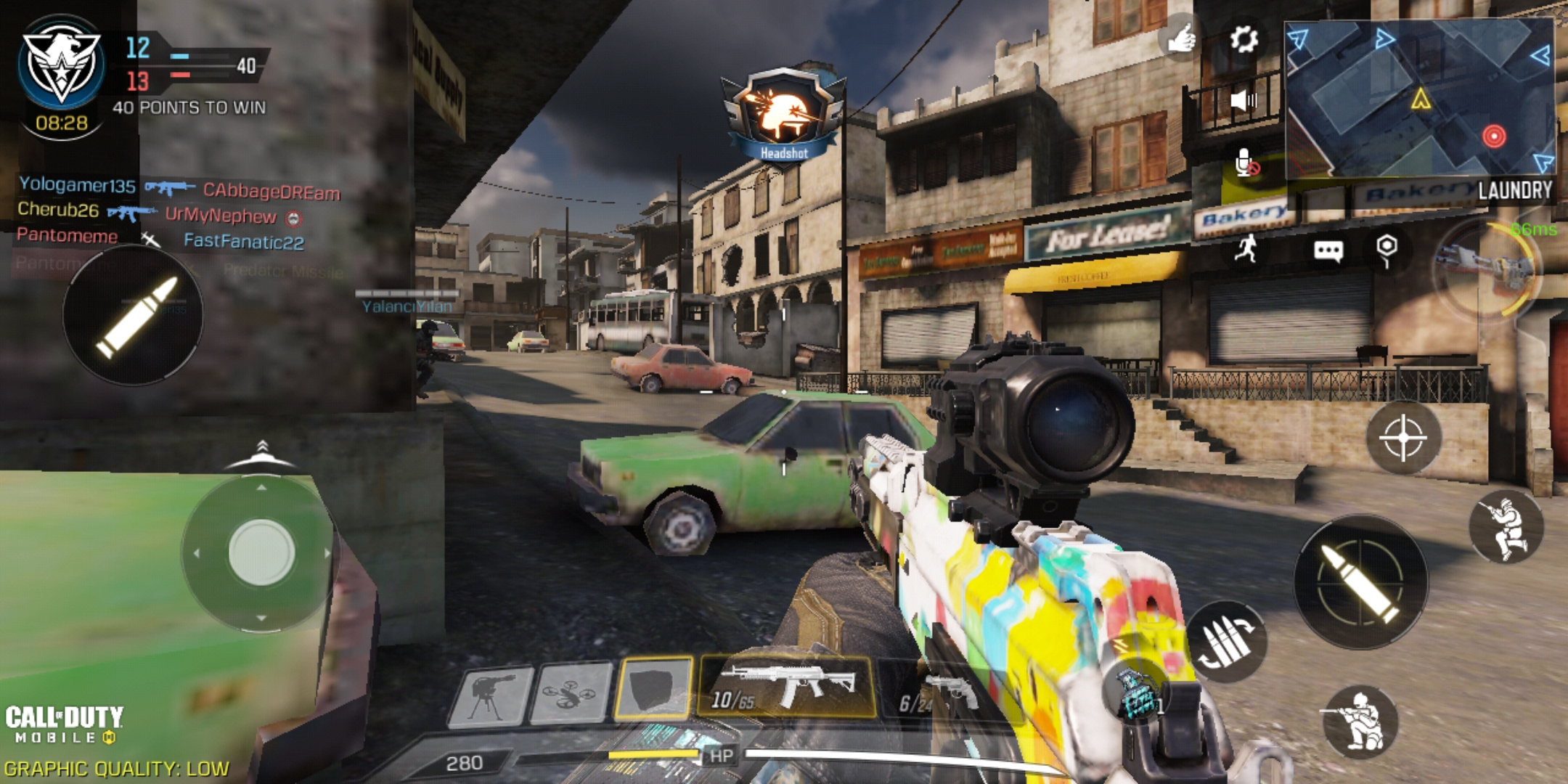Tap the crosshair aim-down-sights button
This screenshot has height=784, width=1568.
[x=1402, y=438]
